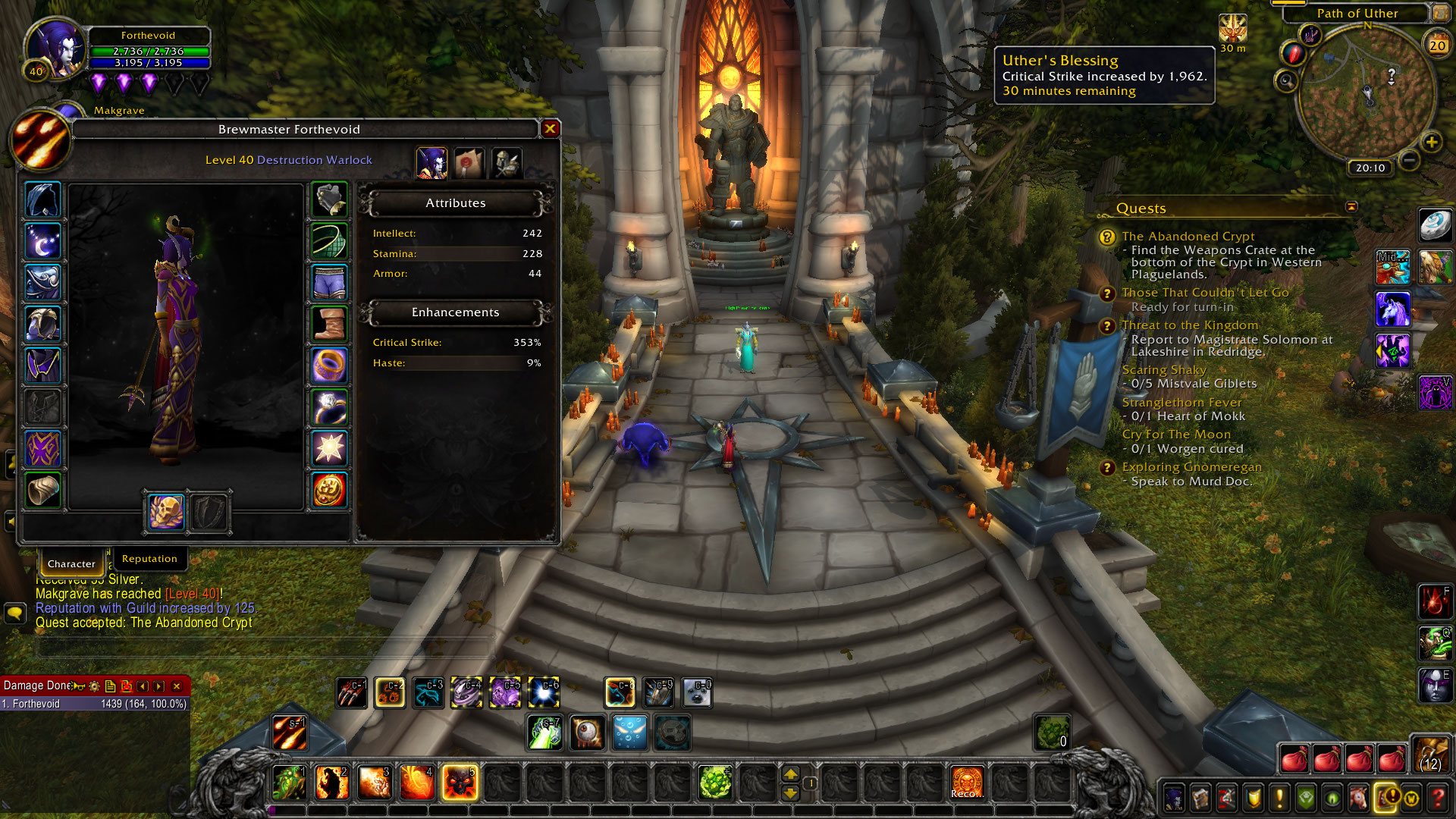The image size is (1456, 819).
Task: Click the main hand weapon skull slot
Action: (165, 512)
